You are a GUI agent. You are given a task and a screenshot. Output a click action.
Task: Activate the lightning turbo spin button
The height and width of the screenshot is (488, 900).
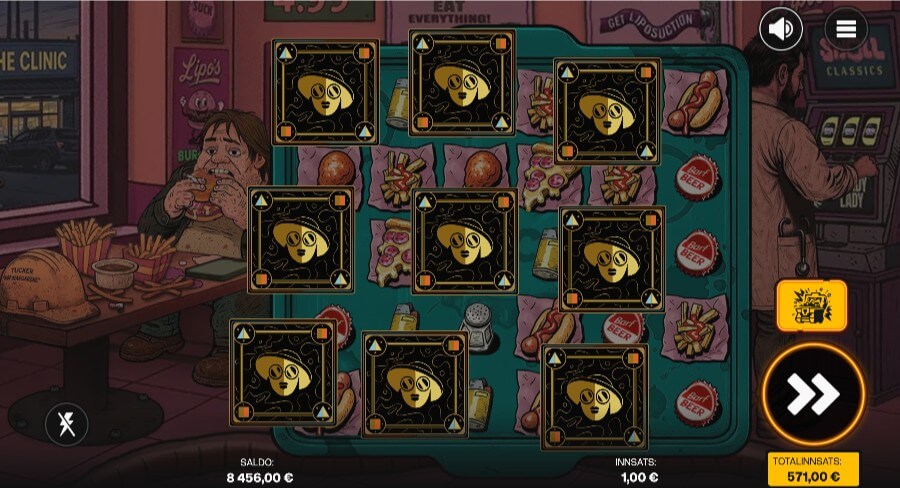[x=67, y=424]
